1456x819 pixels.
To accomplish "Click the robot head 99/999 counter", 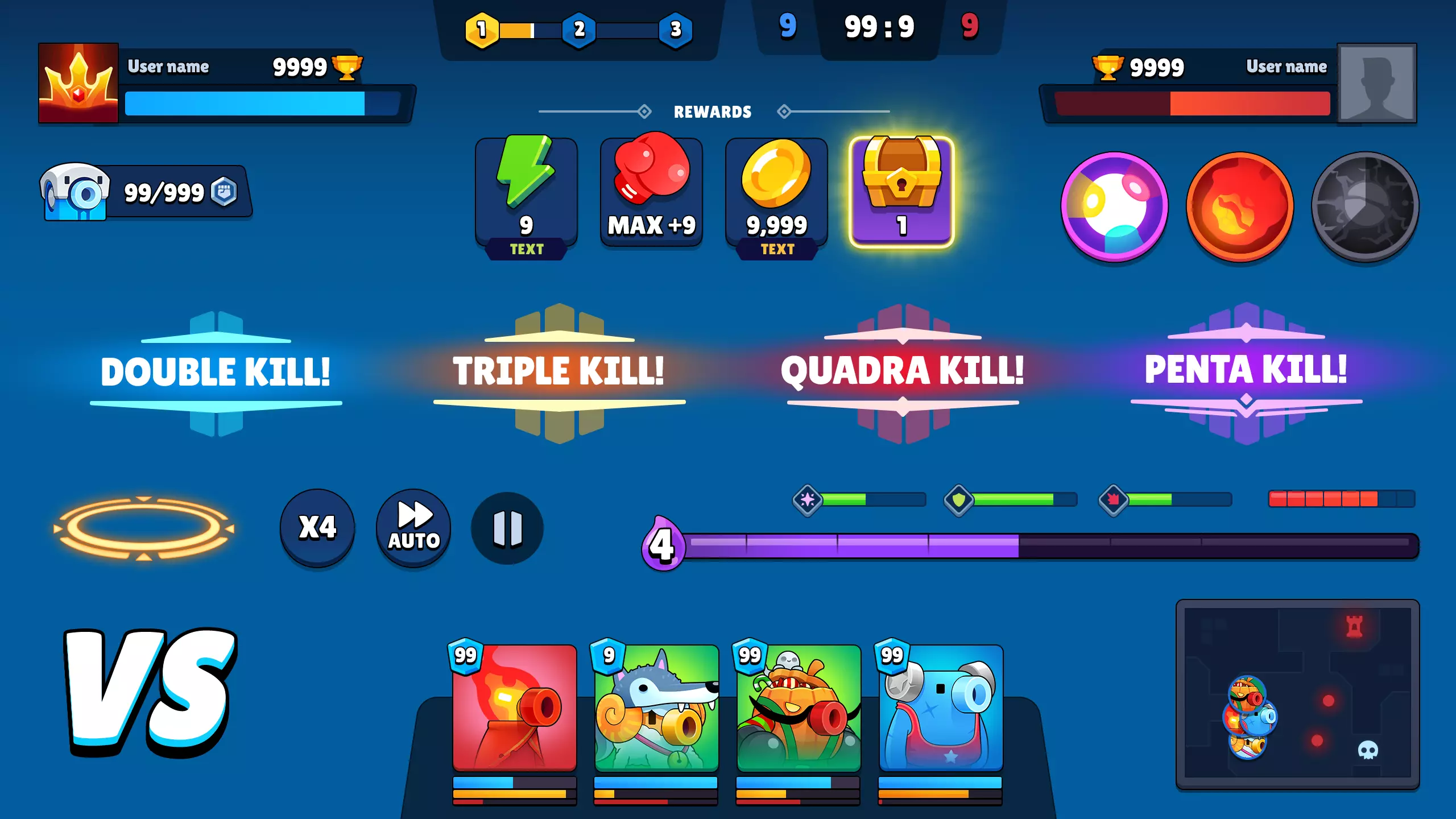I will point(145,192).
